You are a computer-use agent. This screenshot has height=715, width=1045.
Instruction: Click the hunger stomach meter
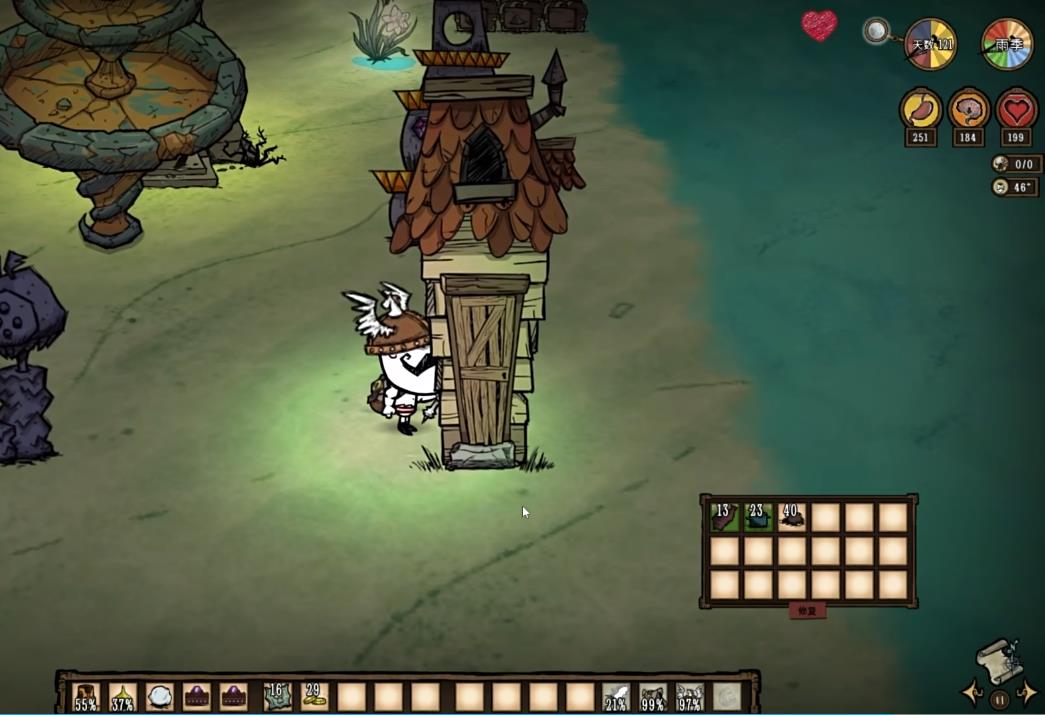[x=920, y=108]
